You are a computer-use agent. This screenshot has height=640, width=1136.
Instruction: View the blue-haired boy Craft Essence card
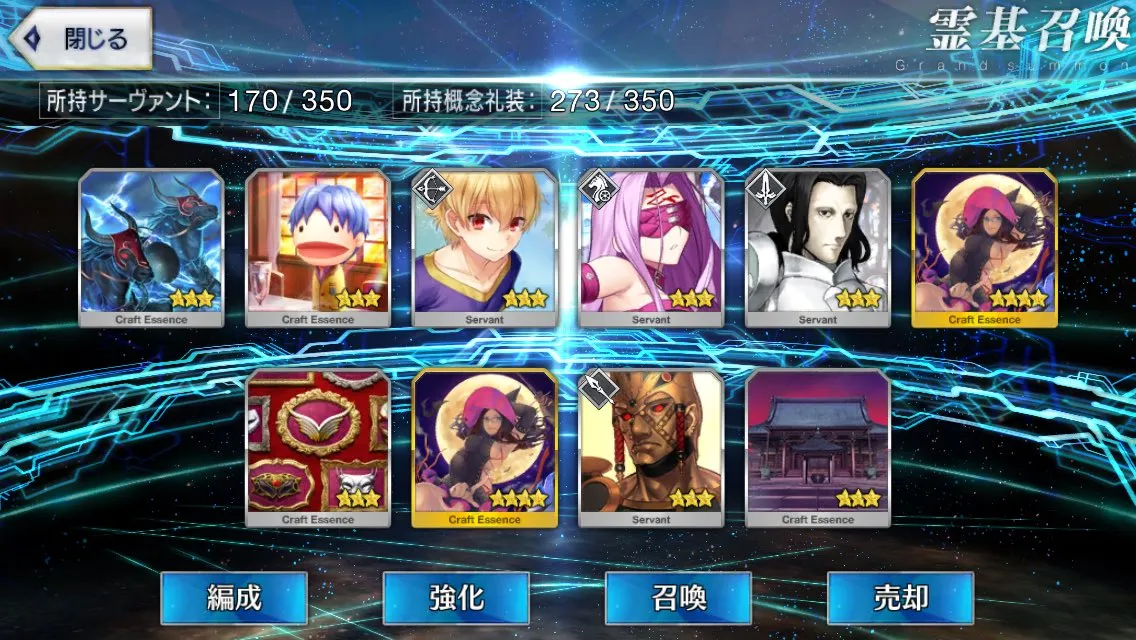coord(318,247)
